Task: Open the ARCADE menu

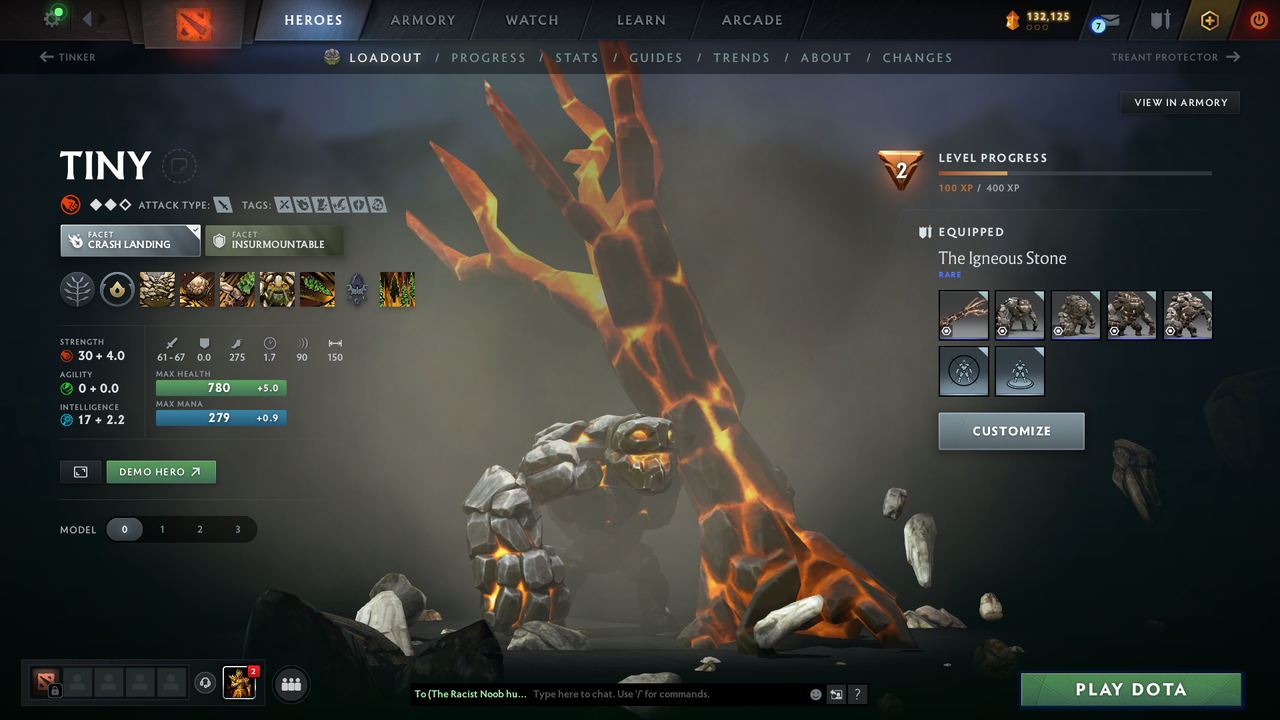Action: click(751, 20)
